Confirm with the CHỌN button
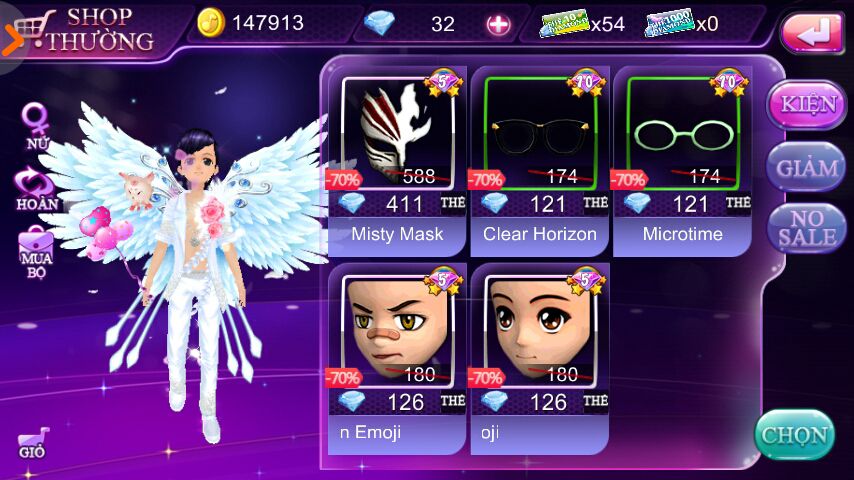This screenshot has width=854, height=480. tap(794, 435)
